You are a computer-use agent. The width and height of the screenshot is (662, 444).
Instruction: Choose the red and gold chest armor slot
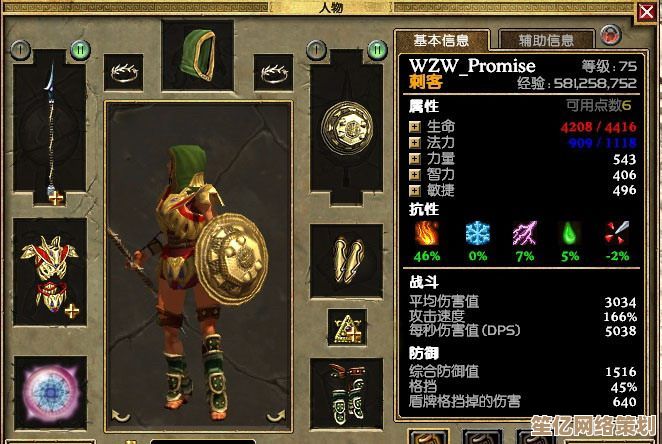(50, 273)
